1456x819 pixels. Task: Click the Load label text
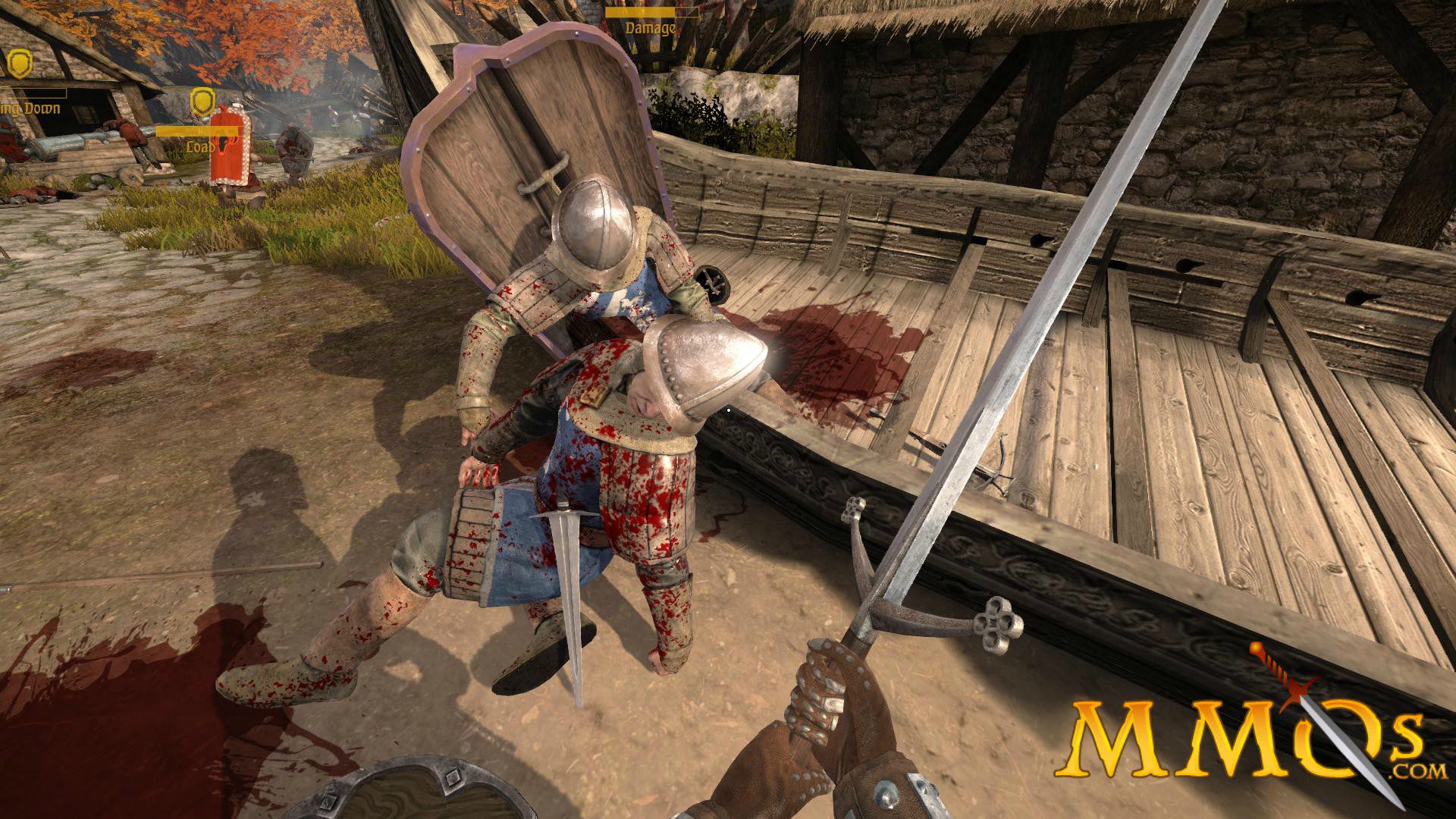point(201,146)
